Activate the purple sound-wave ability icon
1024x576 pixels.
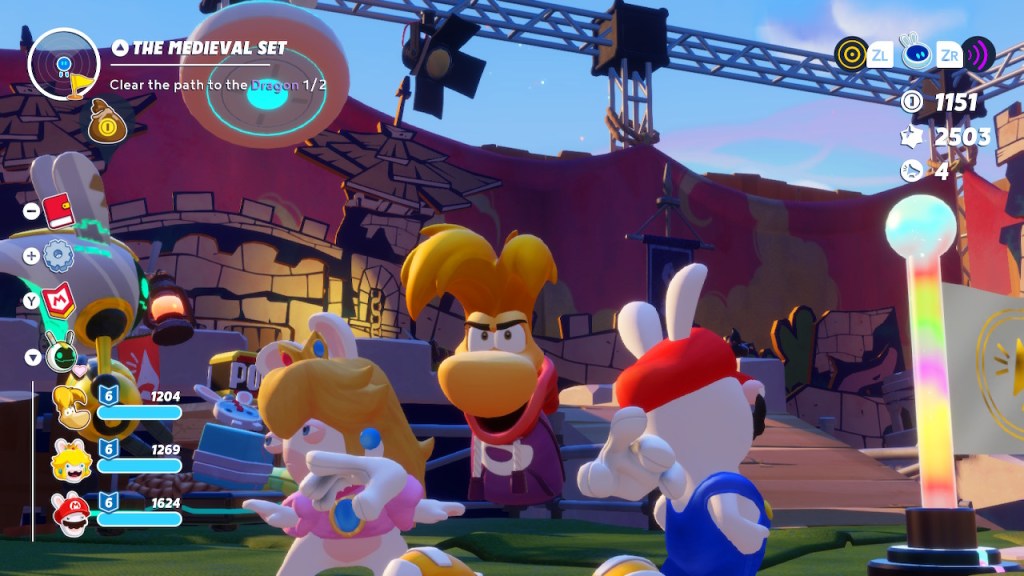pos(977,53)
